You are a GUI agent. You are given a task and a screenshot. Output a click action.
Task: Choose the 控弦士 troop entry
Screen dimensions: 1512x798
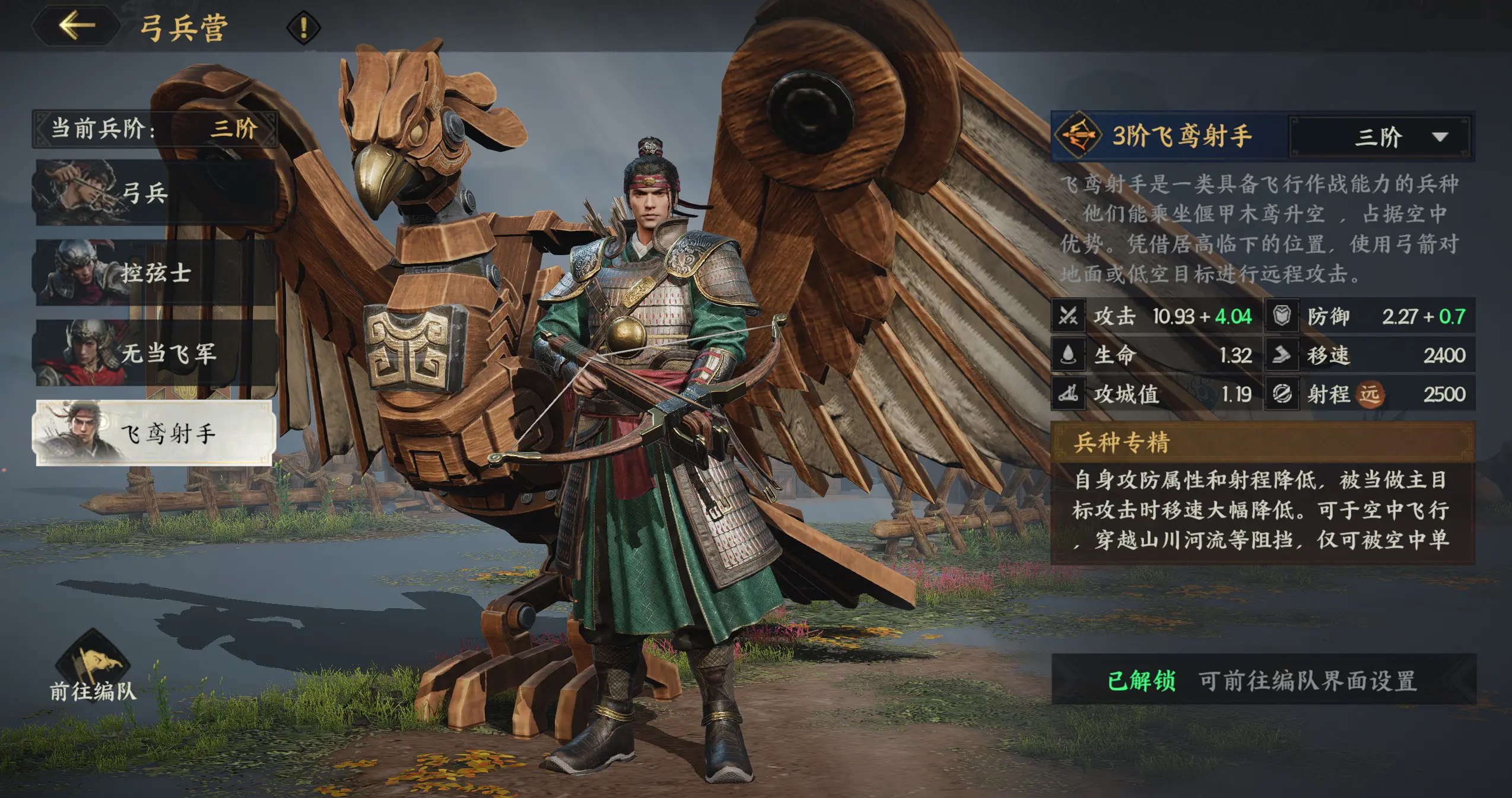coord(154,273)
